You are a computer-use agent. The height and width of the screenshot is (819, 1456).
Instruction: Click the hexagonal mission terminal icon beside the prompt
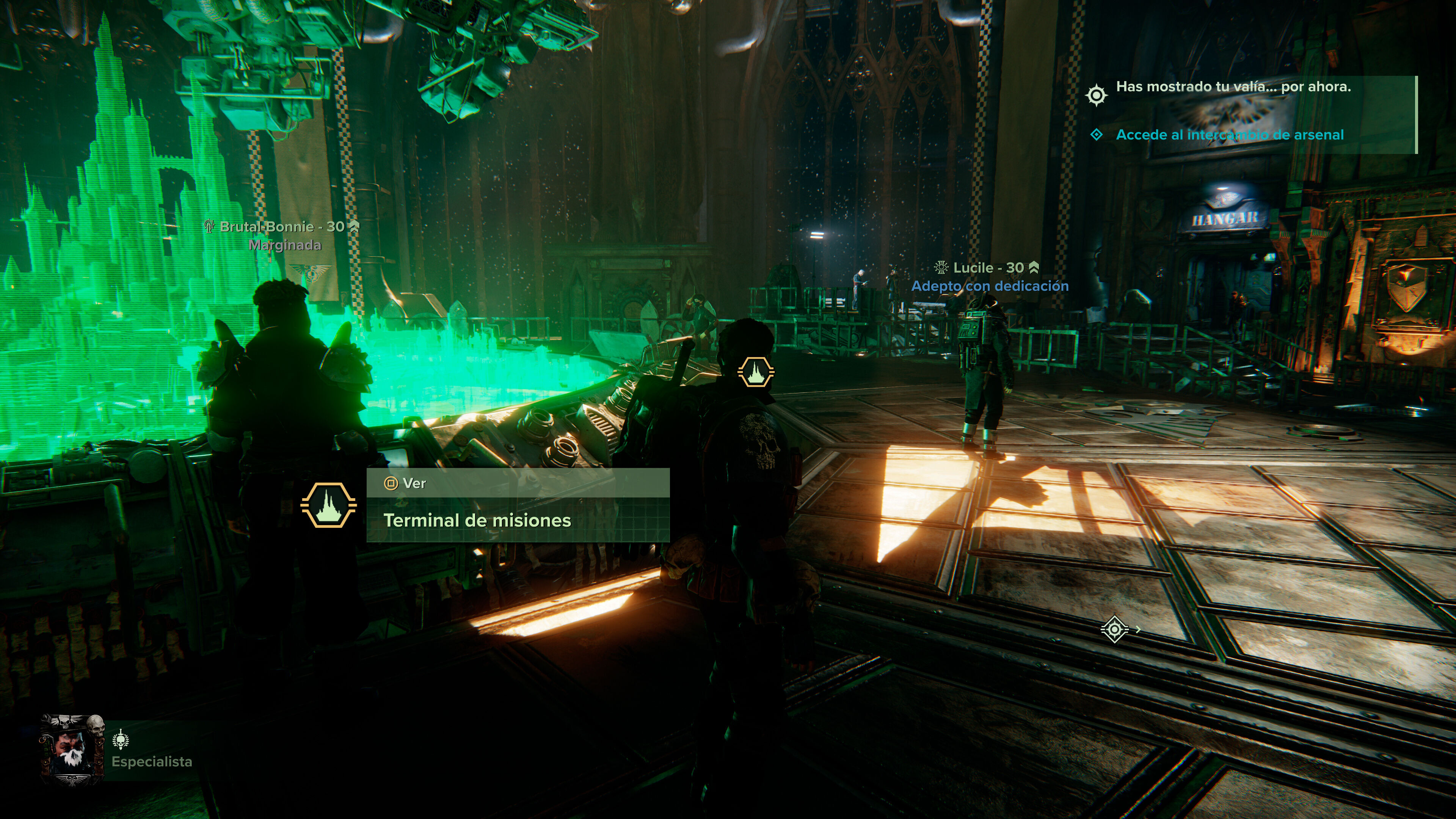pyautogui.click(x=328, y=505)
